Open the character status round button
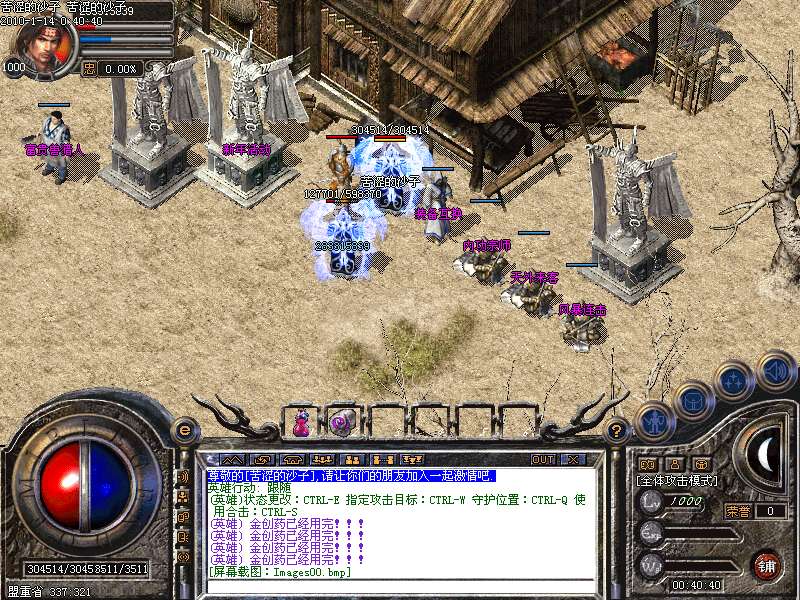The height and width of the screenshot is (600, 800). [653, 420]
